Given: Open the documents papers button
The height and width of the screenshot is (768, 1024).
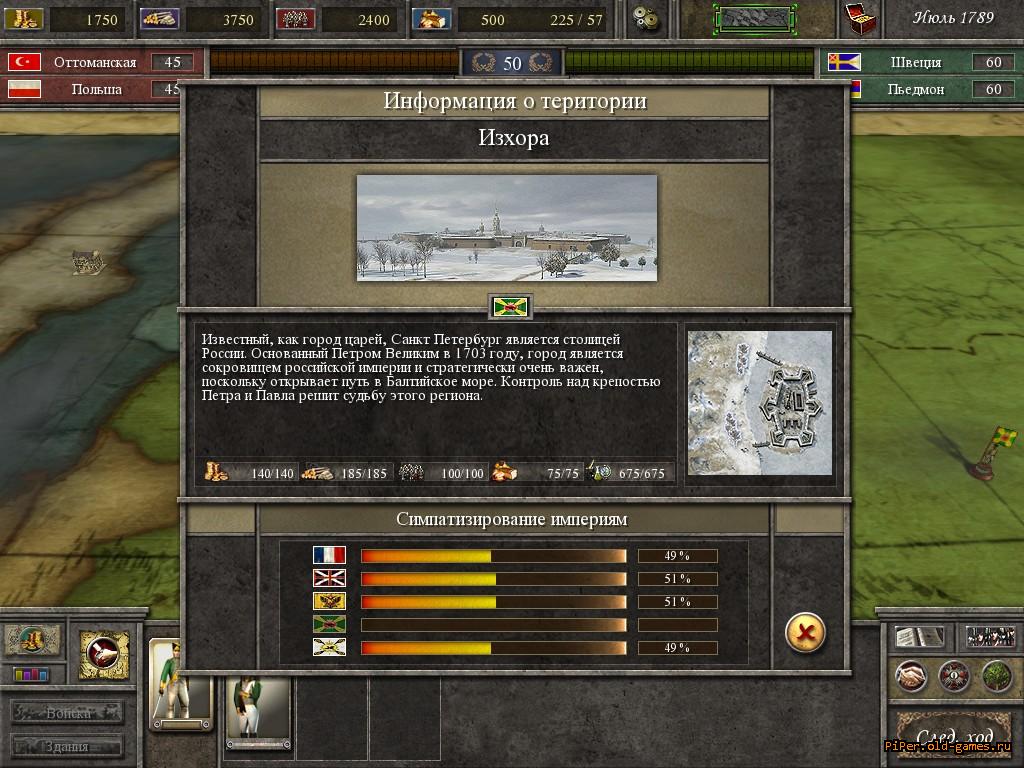Looking at the screenshot, I should point(919,637).
